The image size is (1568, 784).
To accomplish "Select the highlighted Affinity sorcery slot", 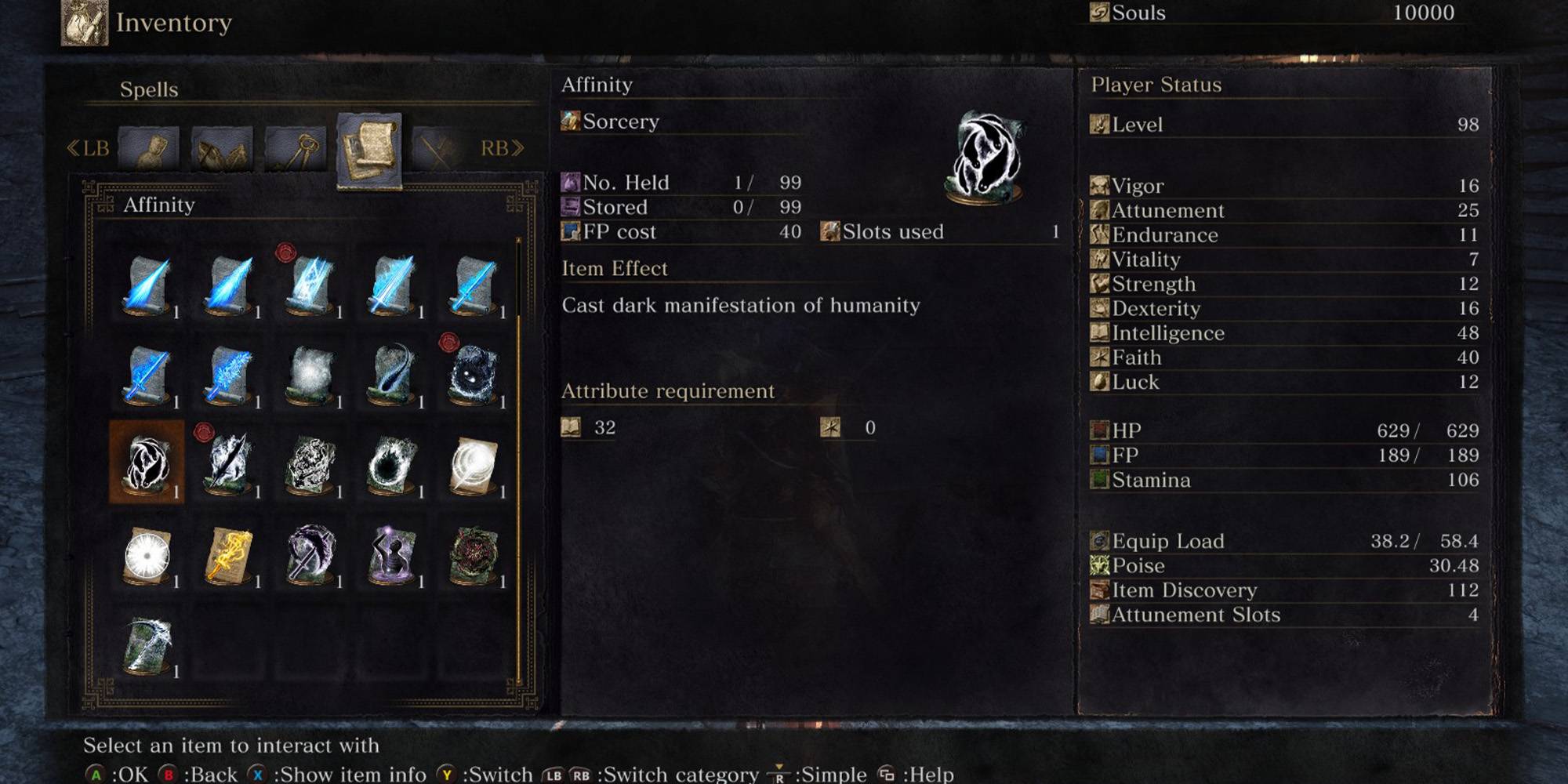I will [x=147, y=463].
